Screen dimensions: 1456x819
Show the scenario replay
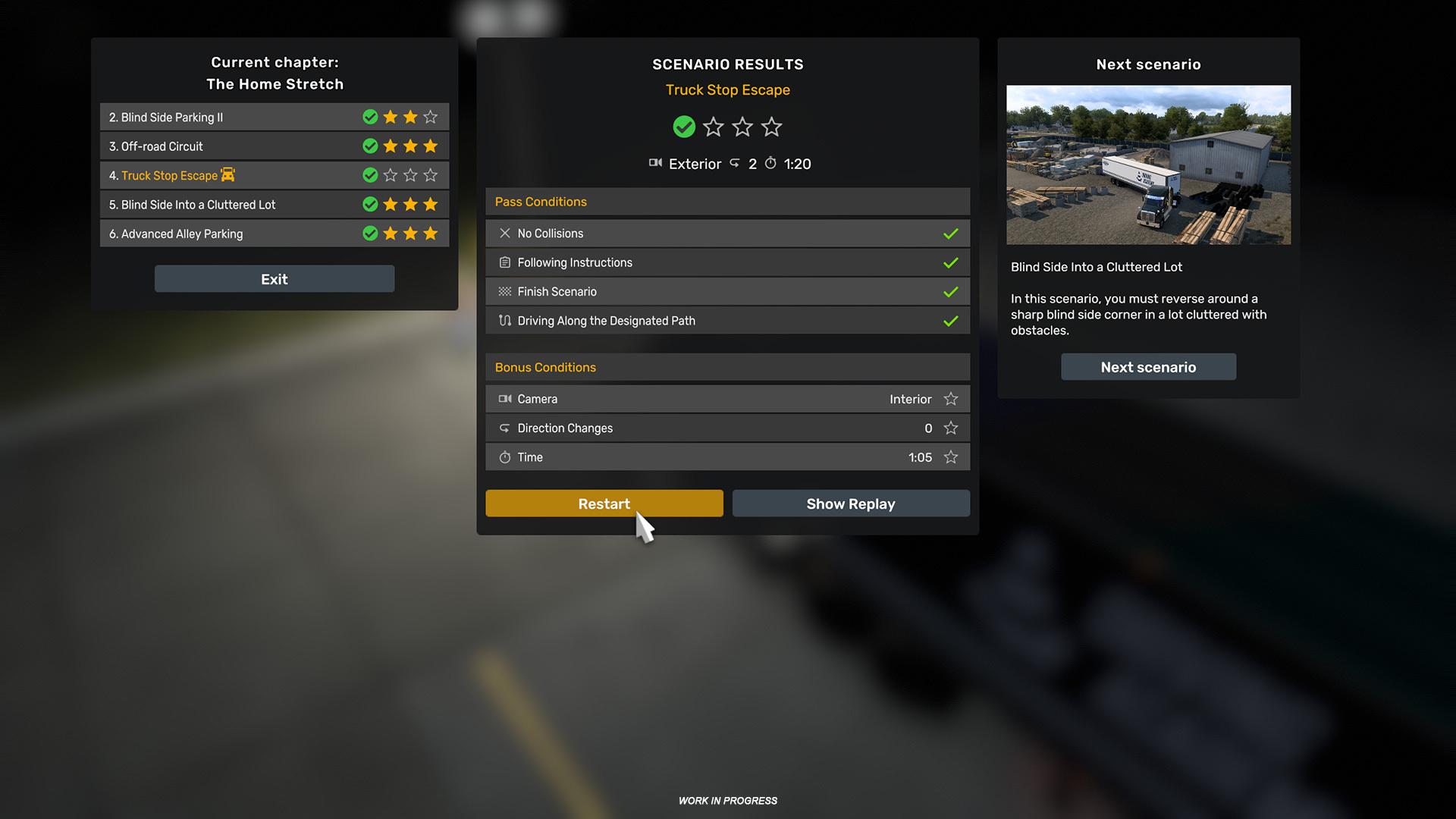point(850,504)
